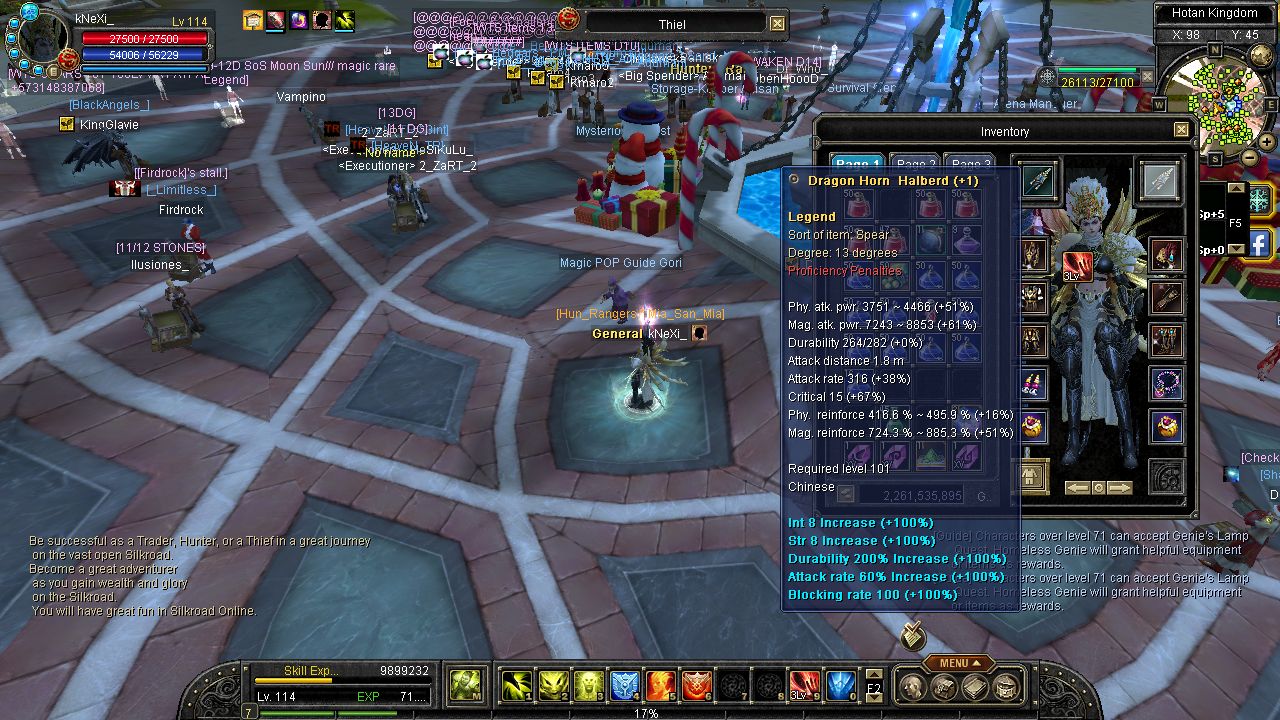Select the equipped spear weapon slot
1280x720 pixels.
[1037, 181]
